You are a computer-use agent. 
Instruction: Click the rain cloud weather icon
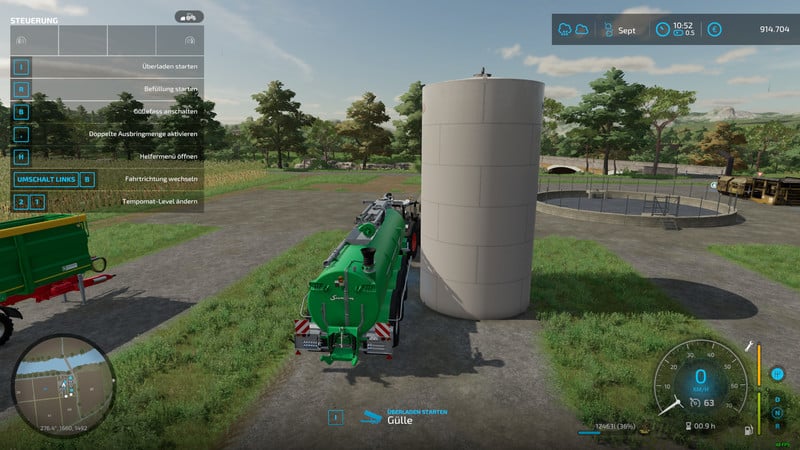(x=567, y=29)
